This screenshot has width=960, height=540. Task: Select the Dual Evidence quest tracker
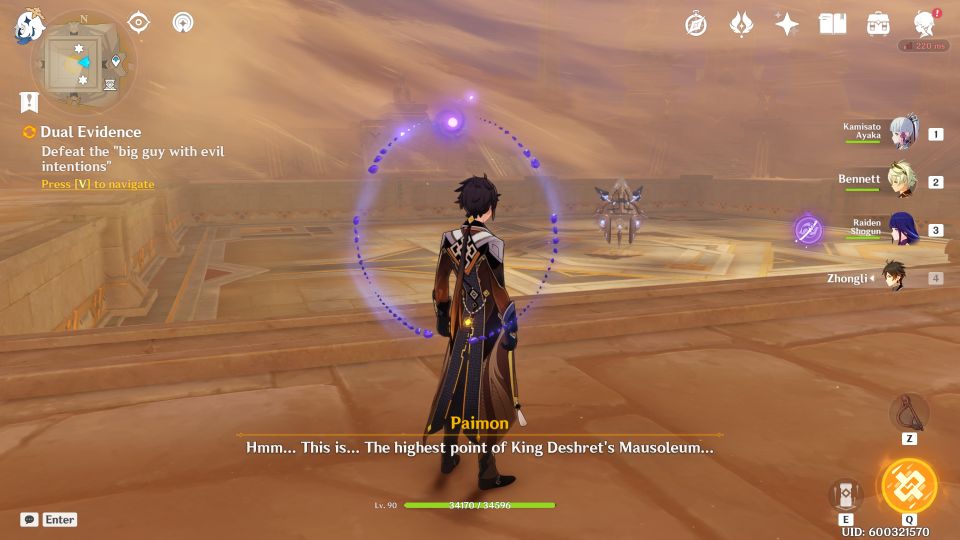coord(91,132)
